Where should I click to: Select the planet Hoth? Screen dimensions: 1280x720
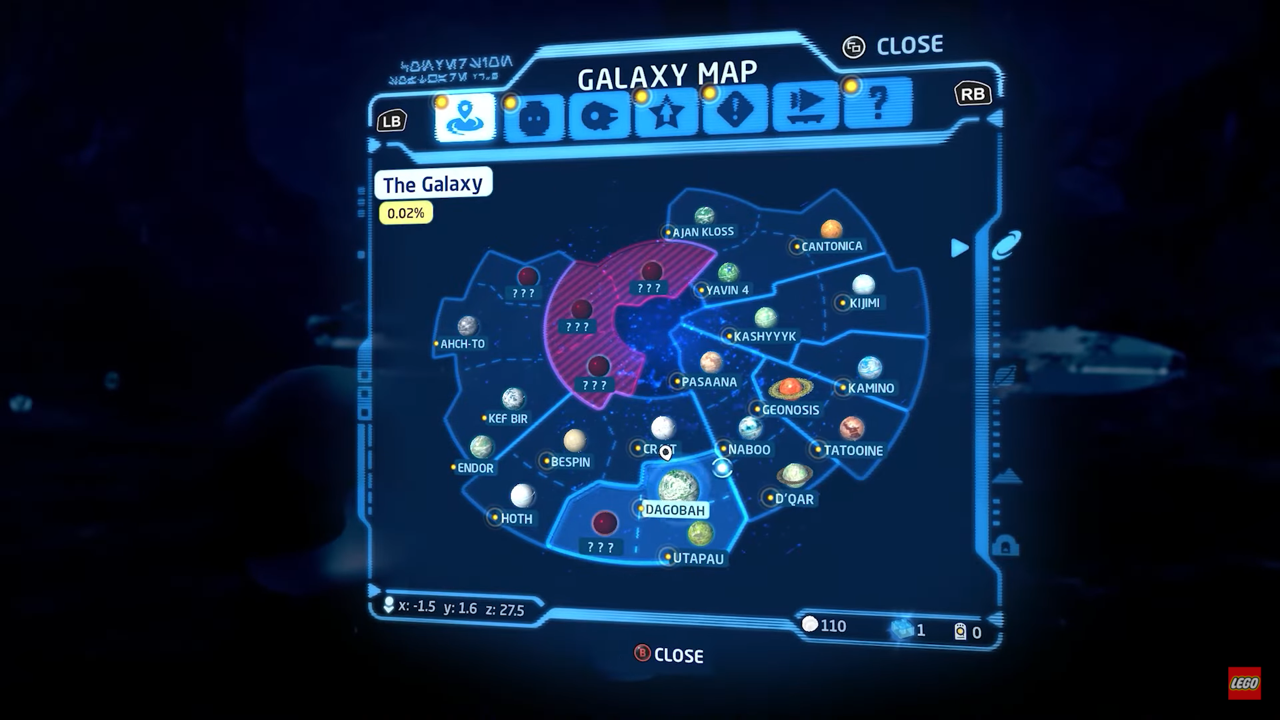click(522, 496)
